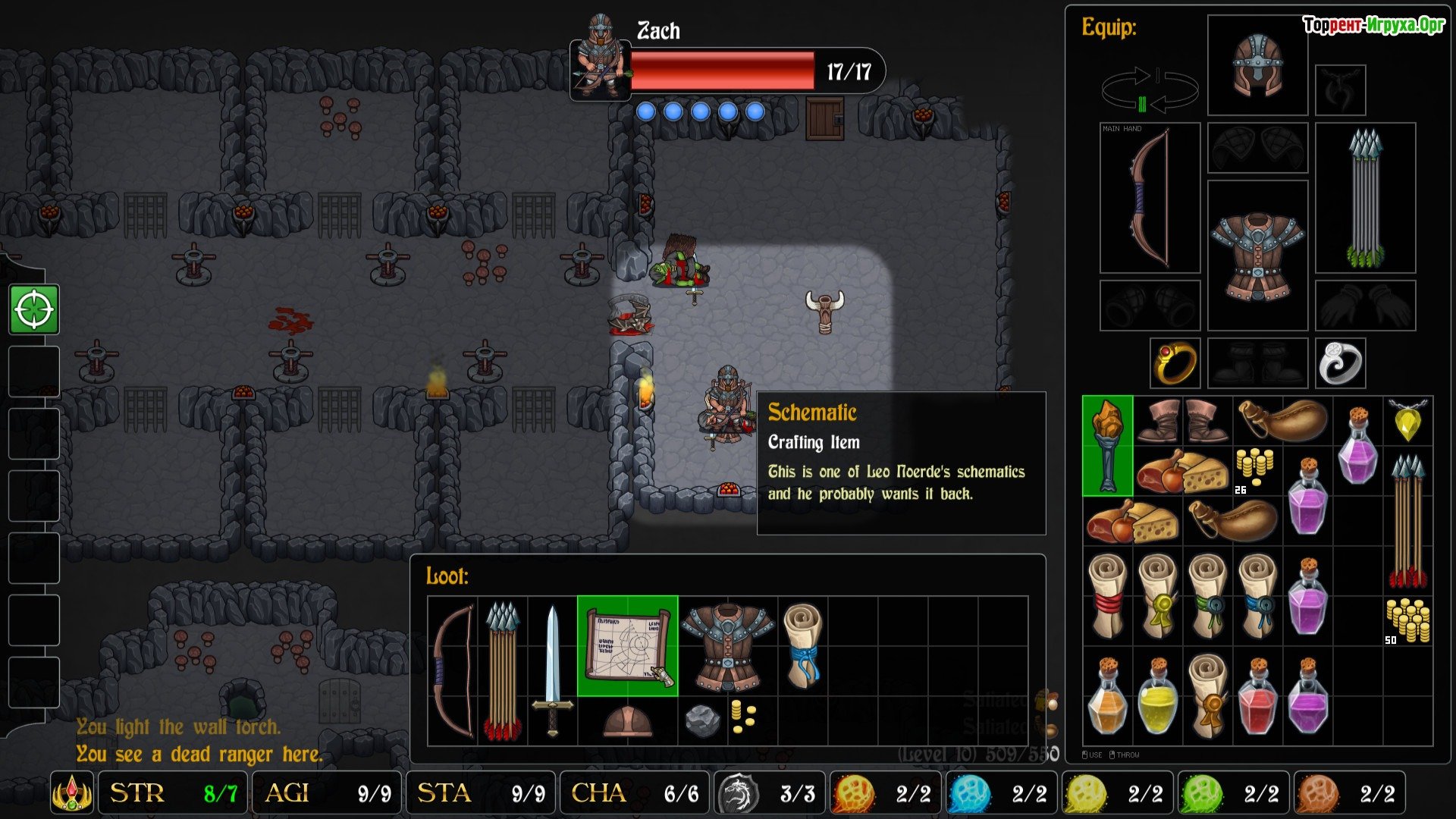Image resolution: width=1456 pixels, height=819 pixels.
Task: Select the Schematic in the loot panel
Action: click(x=627, y=646)
